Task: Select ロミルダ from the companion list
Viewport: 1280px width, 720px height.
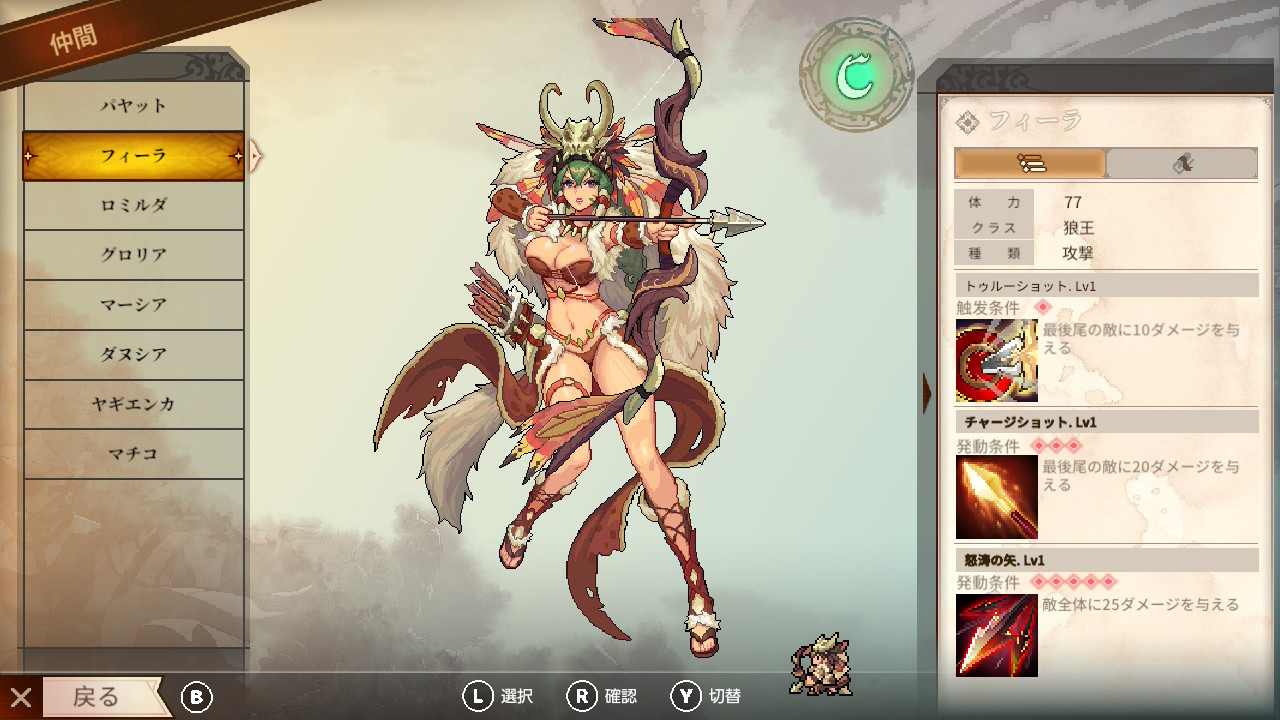Action: pyautogui.click(x=133, y=205)
